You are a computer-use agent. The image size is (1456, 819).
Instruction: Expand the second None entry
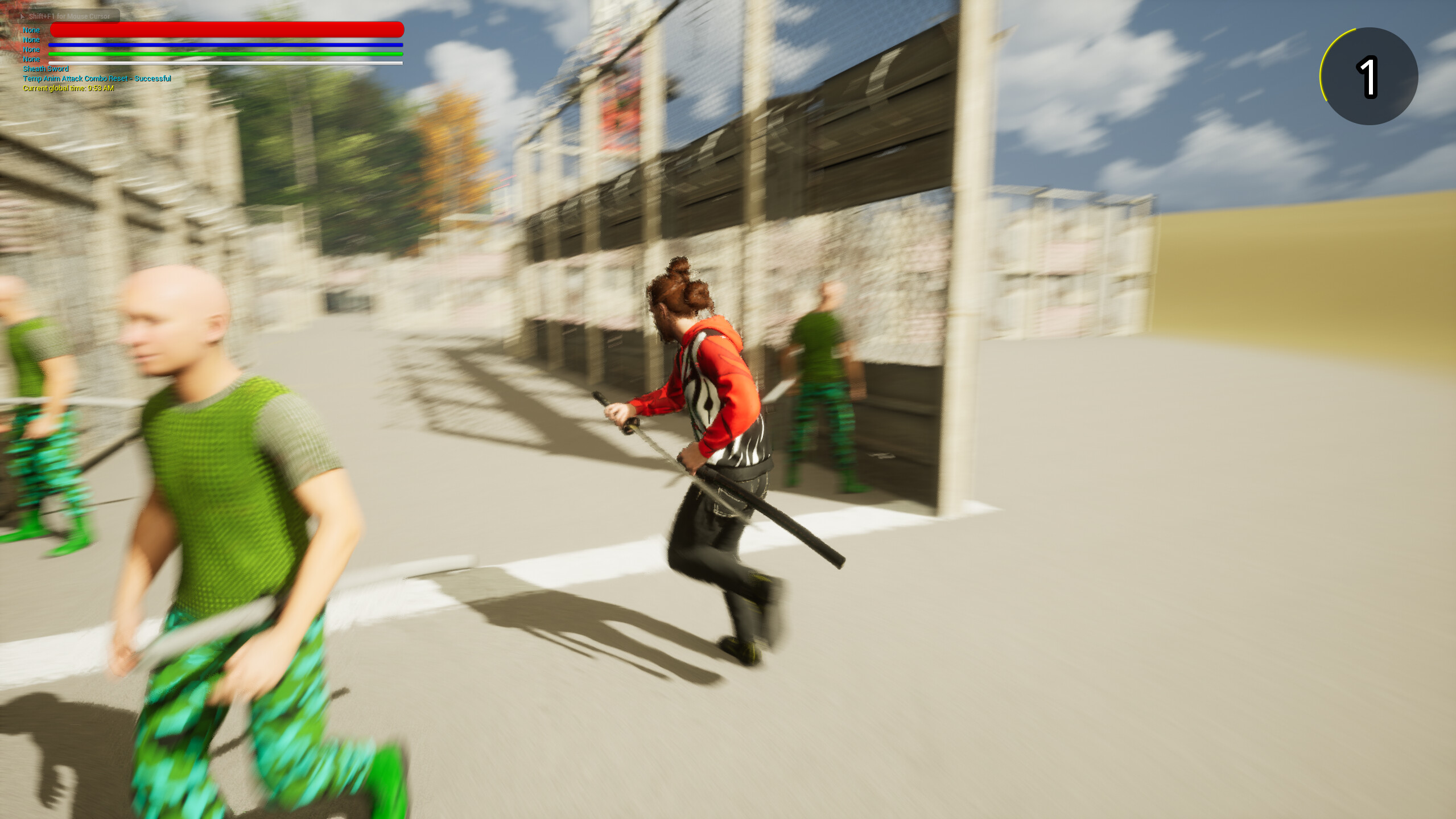pos(31,40)
